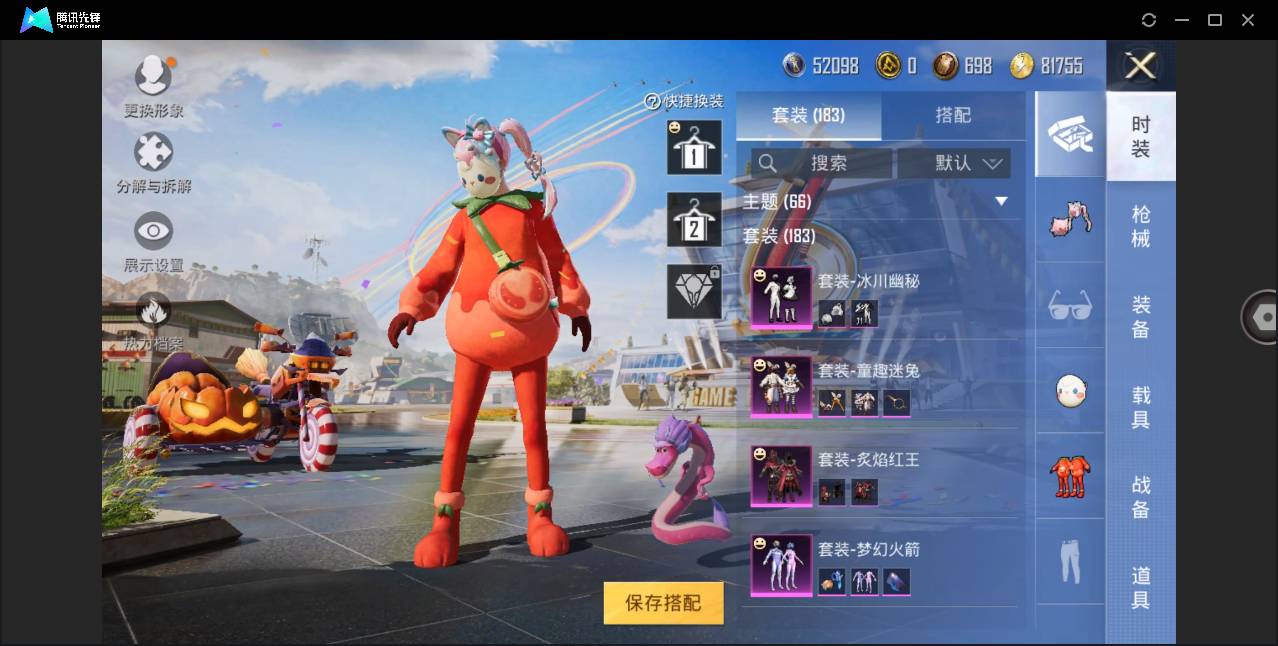The height and width of the screenshot is (646, 1278).
Task: Switch to the 搭配 tab
Action: pos(952,115)
